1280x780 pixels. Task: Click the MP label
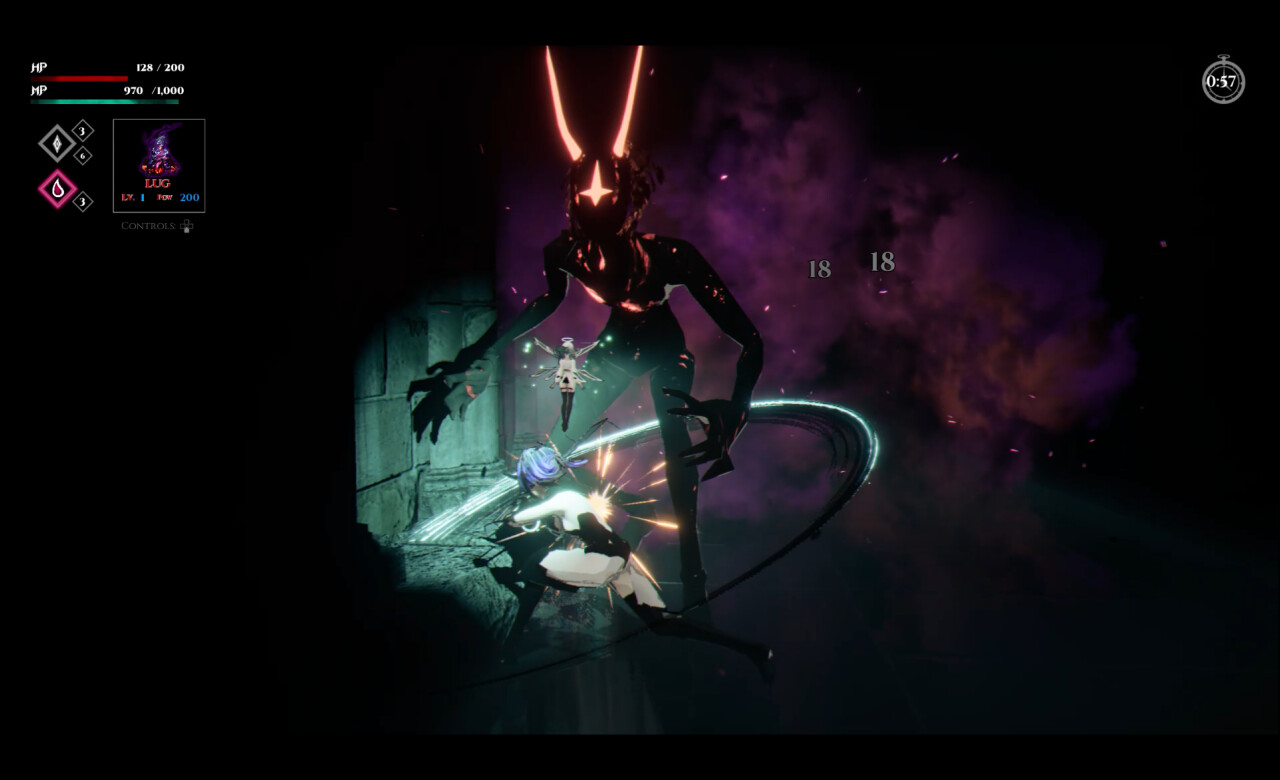(x=38, y=91)
